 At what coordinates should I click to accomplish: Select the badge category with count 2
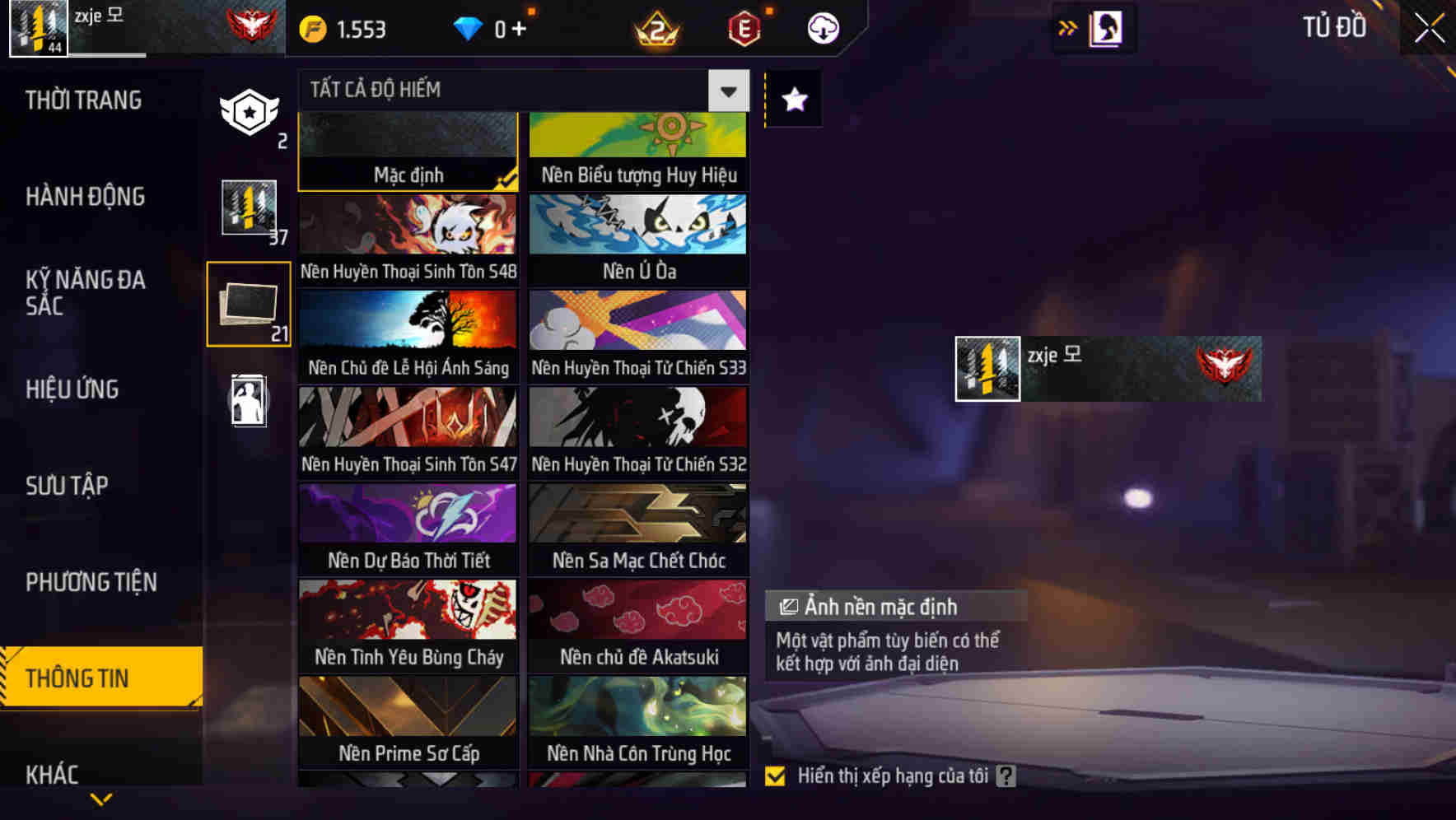248,114
